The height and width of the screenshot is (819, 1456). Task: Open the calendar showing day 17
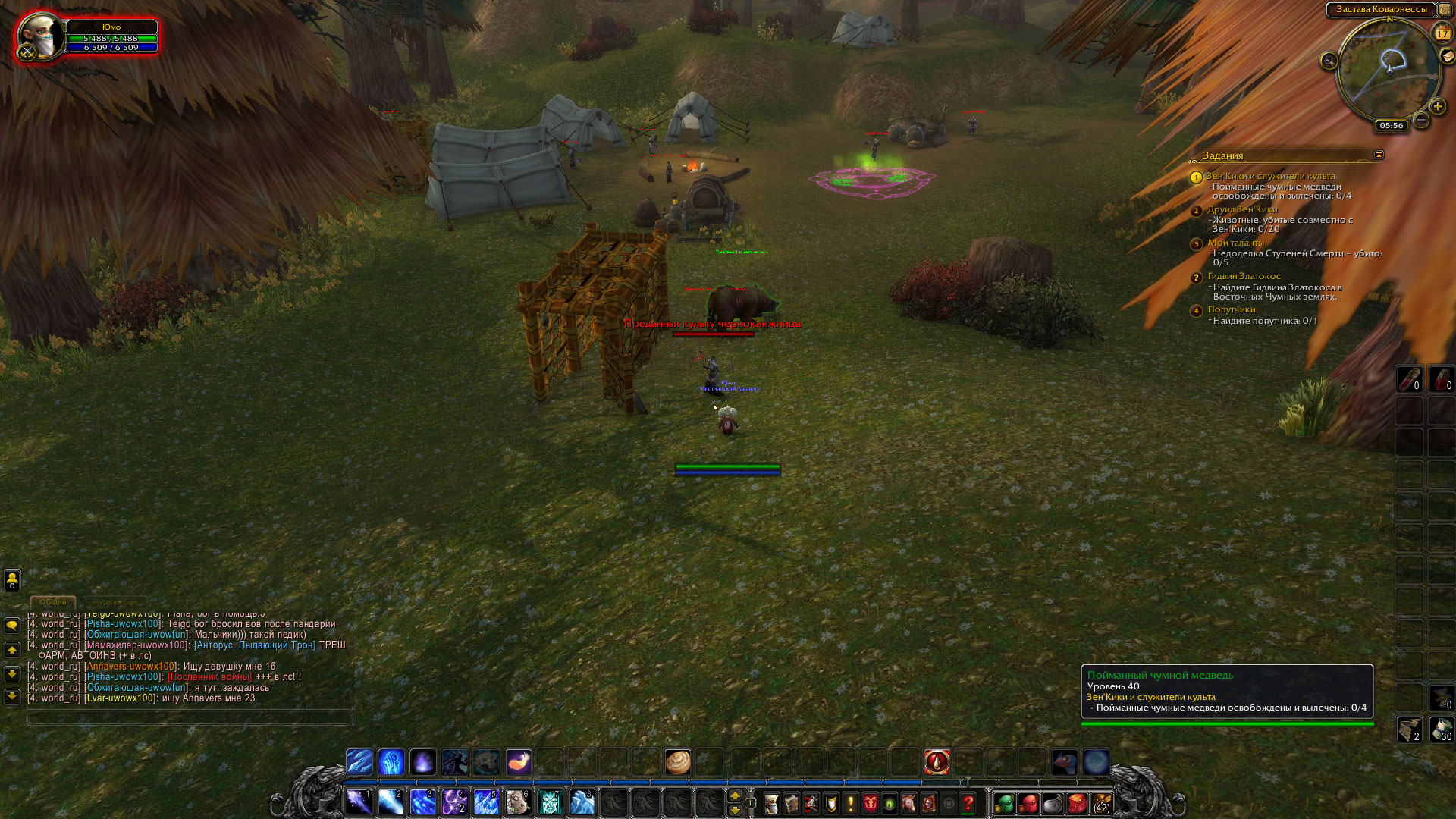pos(1442,33)
